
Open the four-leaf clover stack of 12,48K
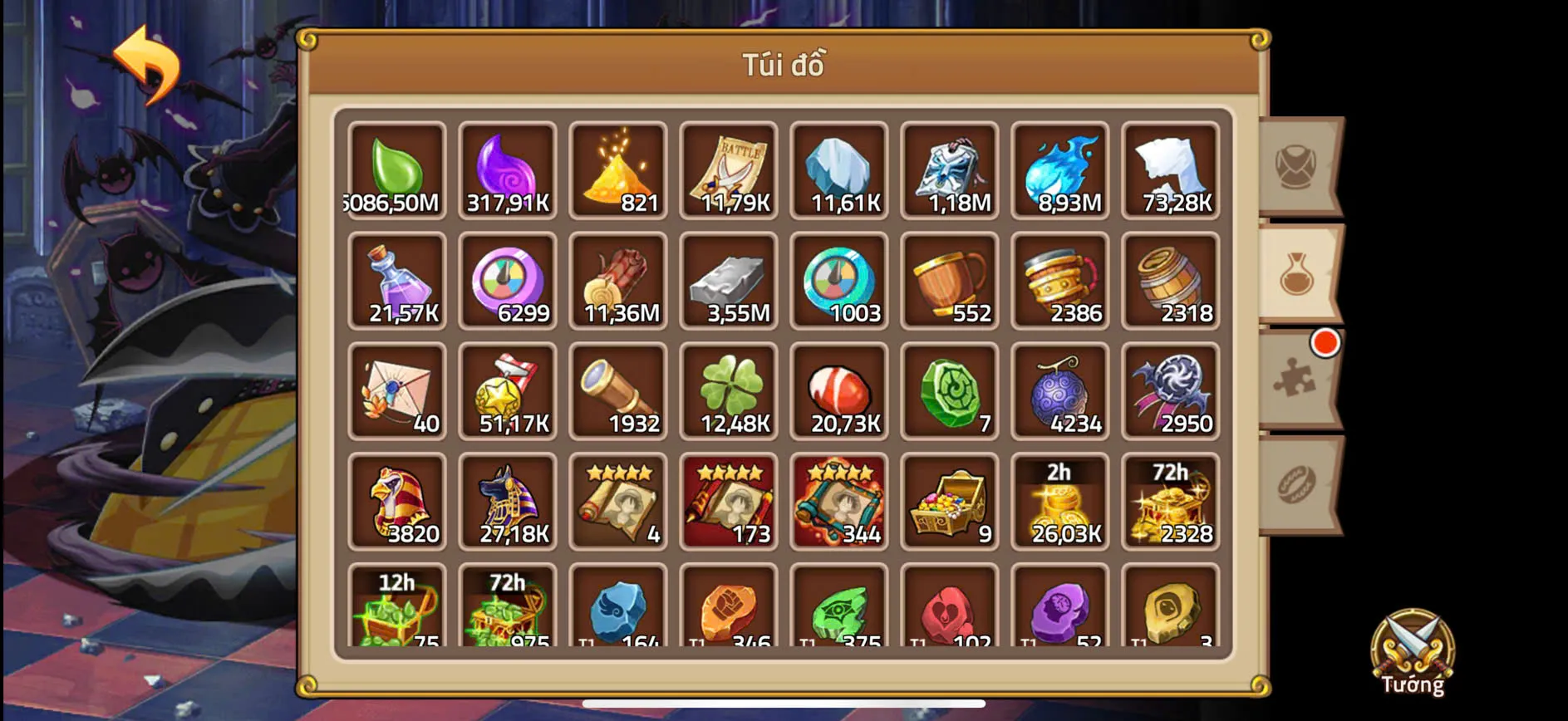728,392
